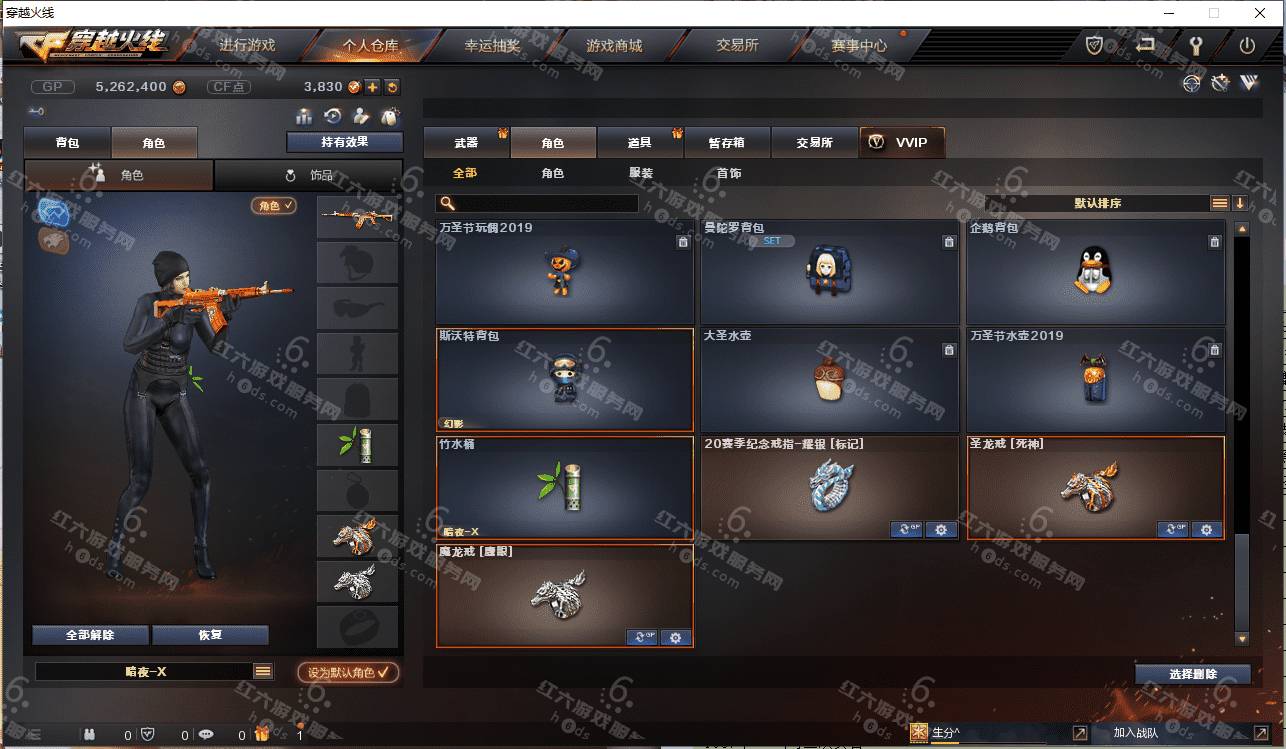Select the 服装 clothing filter
This screenshot has height=749, width=1286.
coord(641,173)
